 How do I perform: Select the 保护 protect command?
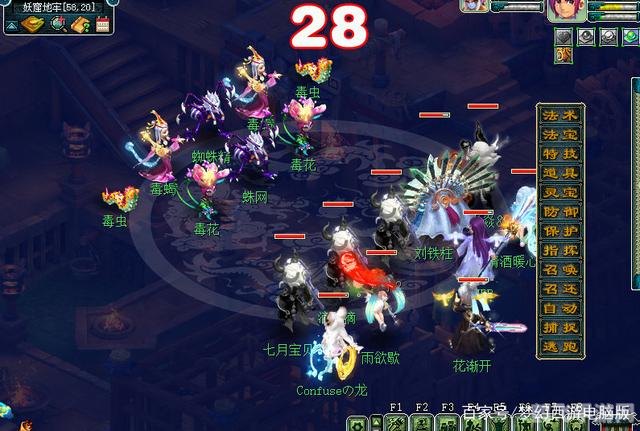coord(559,231)
